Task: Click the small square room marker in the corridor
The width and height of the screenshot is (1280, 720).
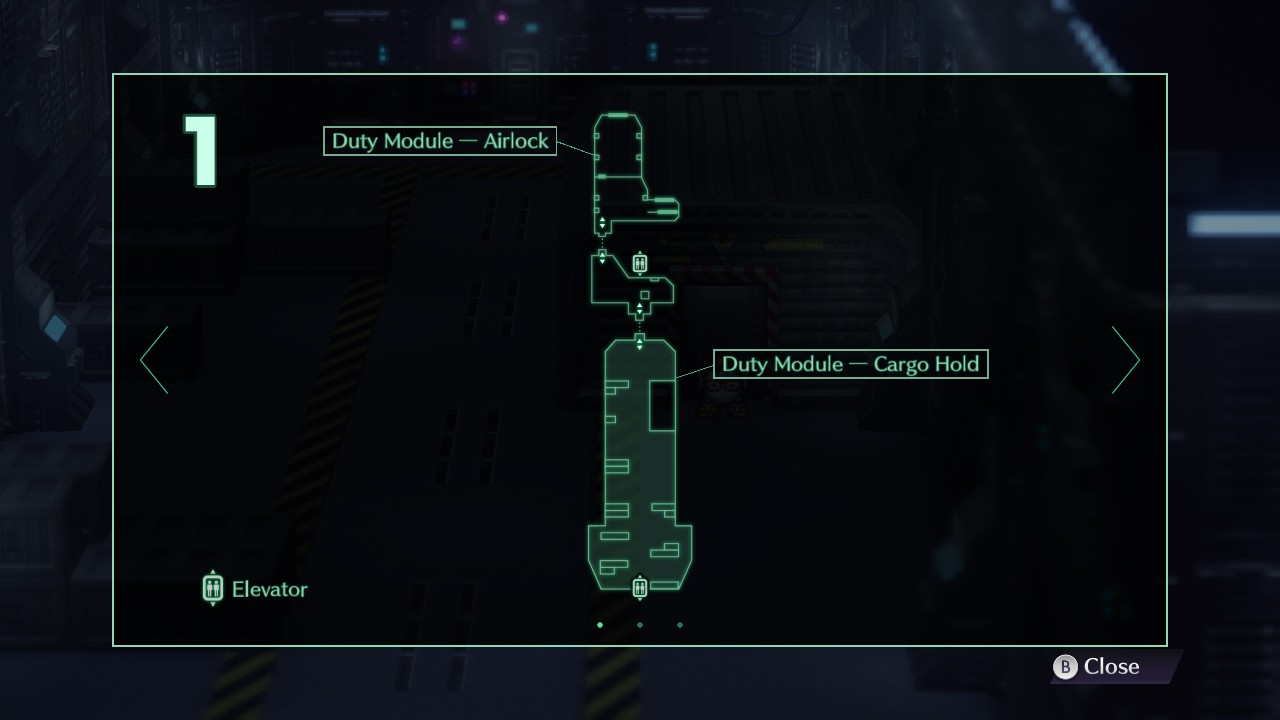Action: point(645,295)
